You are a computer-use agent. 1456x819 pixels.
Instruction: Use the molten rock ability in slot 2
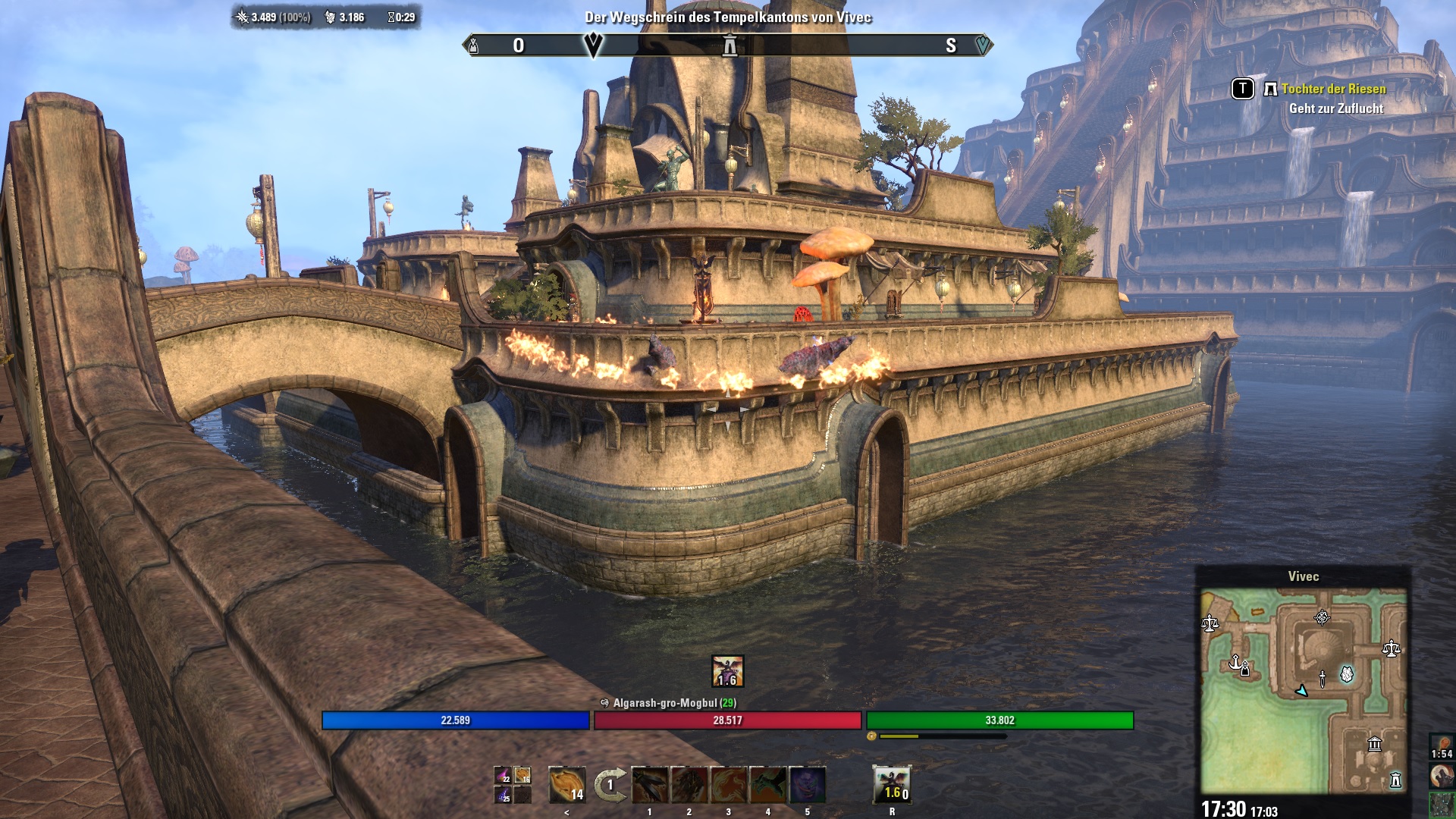point(689,785)
